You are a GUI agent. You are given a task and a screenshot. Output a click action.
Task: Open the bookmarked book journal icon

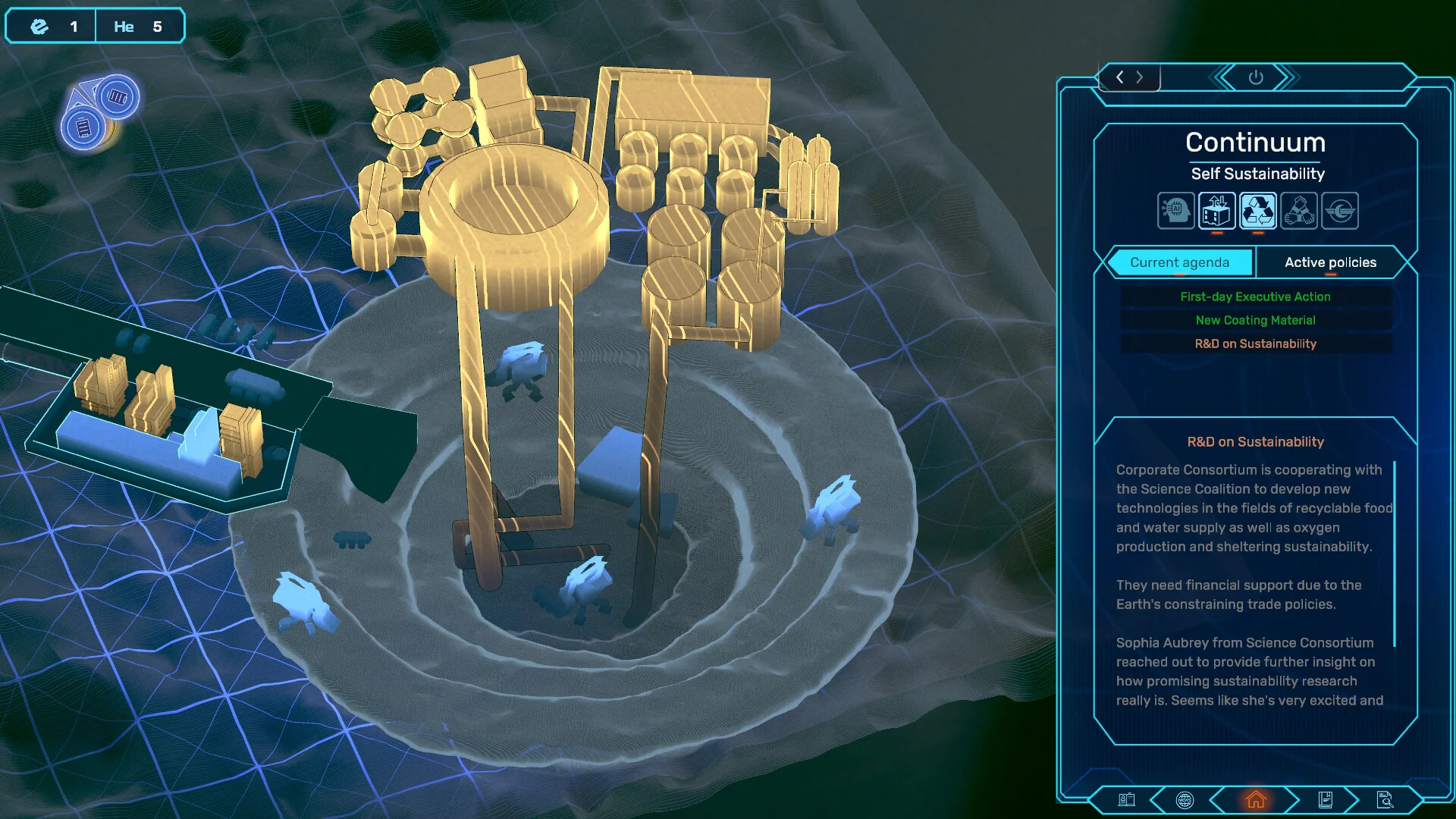1326,799
